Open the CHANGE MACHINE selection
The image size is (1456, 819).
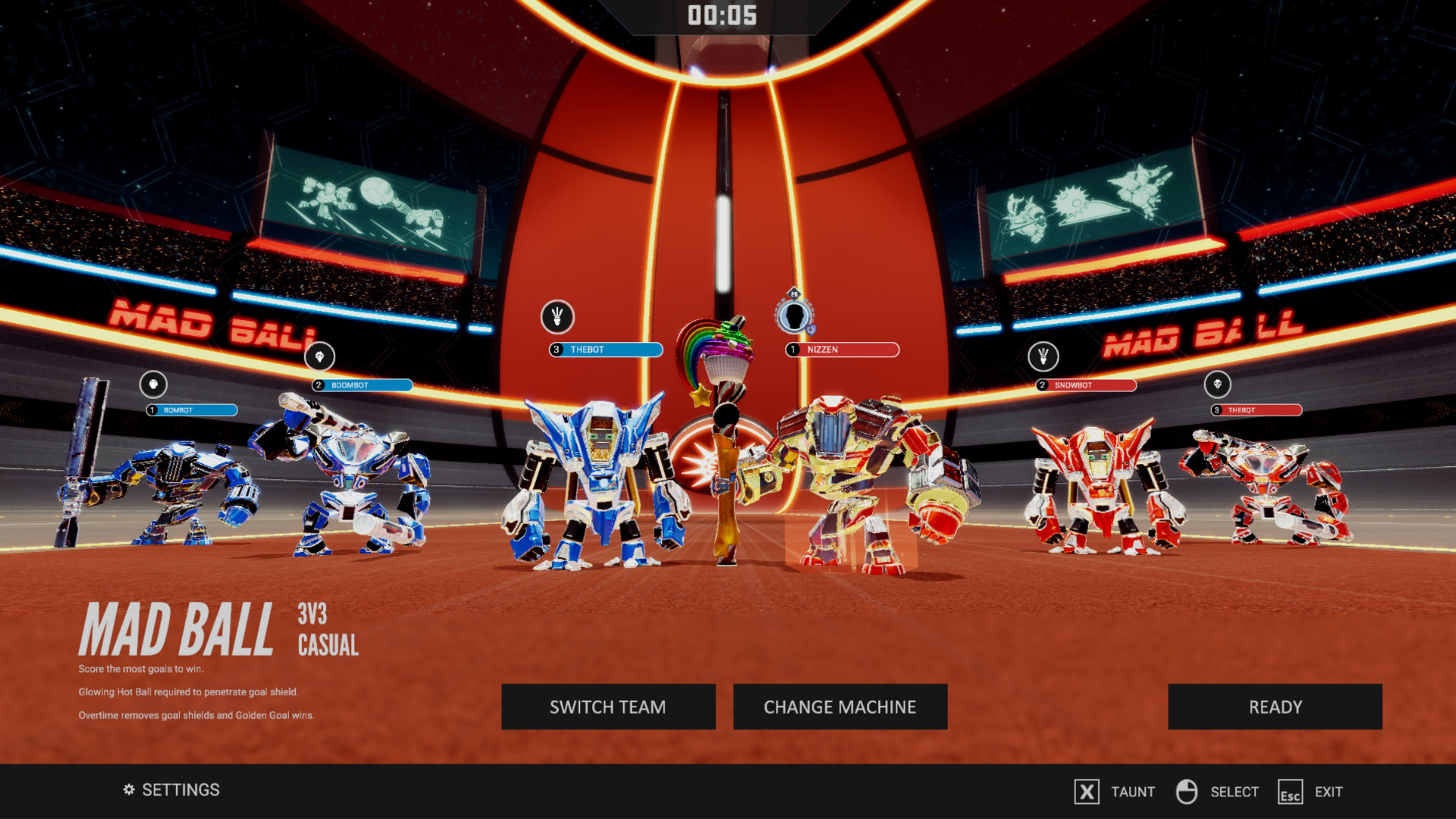tap(840, 707)
